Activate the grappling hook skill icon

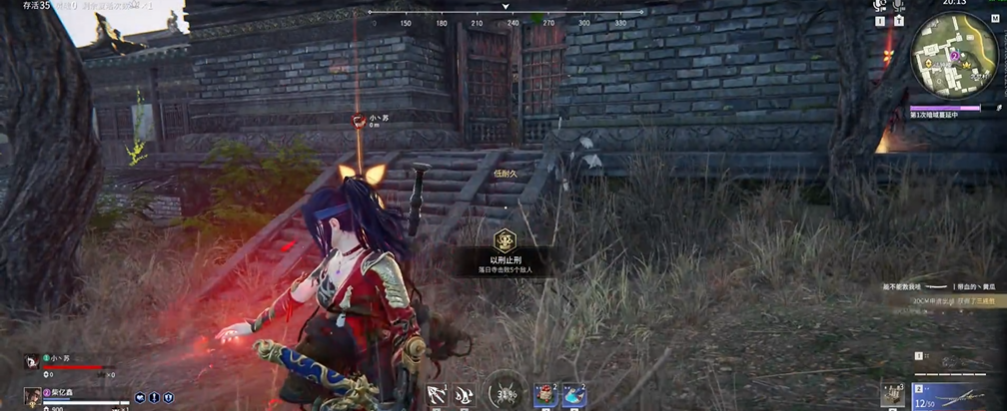pos(436,396)
